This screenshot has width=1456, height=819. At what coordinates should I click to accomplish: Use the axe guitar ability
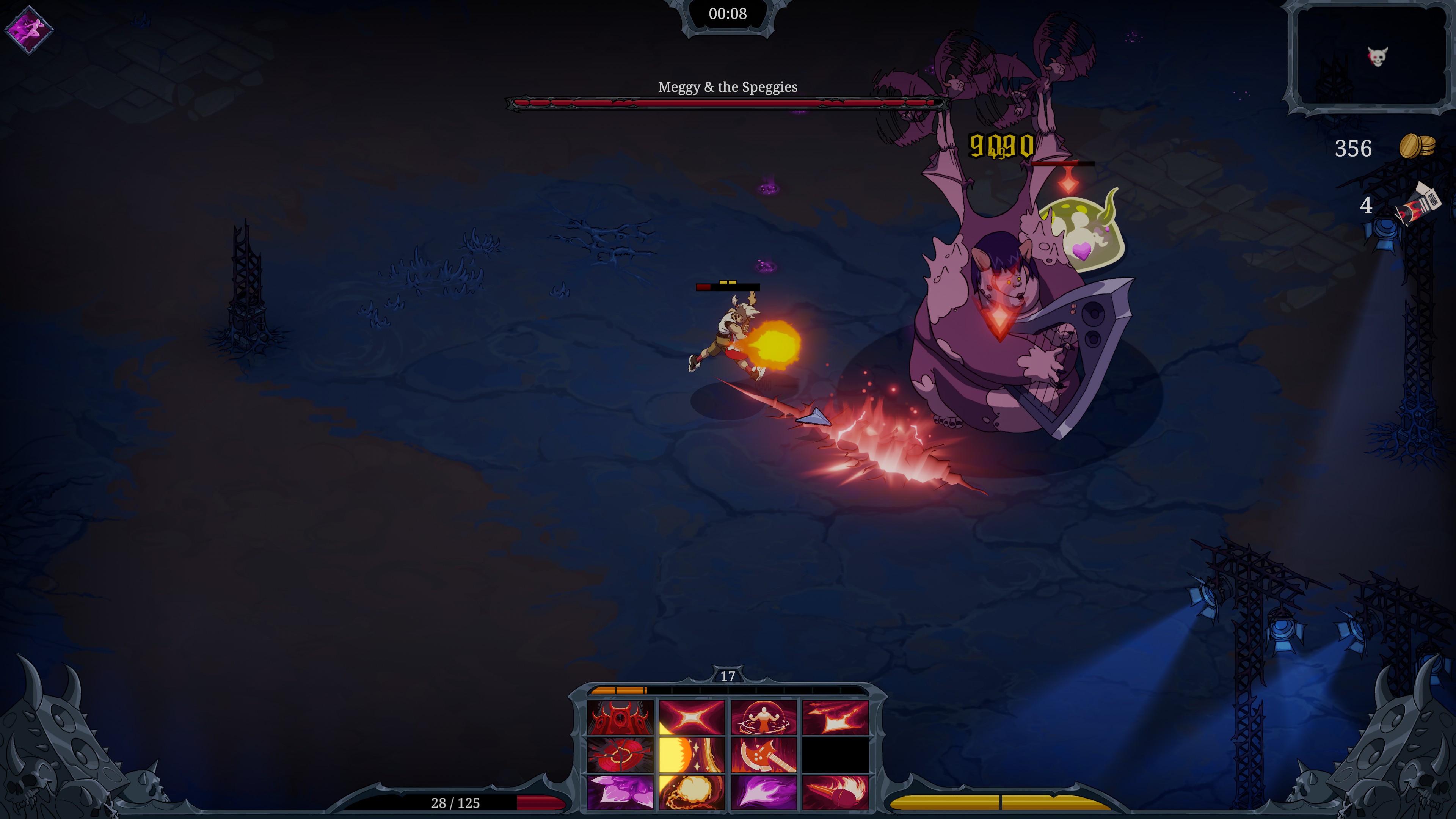coord(764,755)
